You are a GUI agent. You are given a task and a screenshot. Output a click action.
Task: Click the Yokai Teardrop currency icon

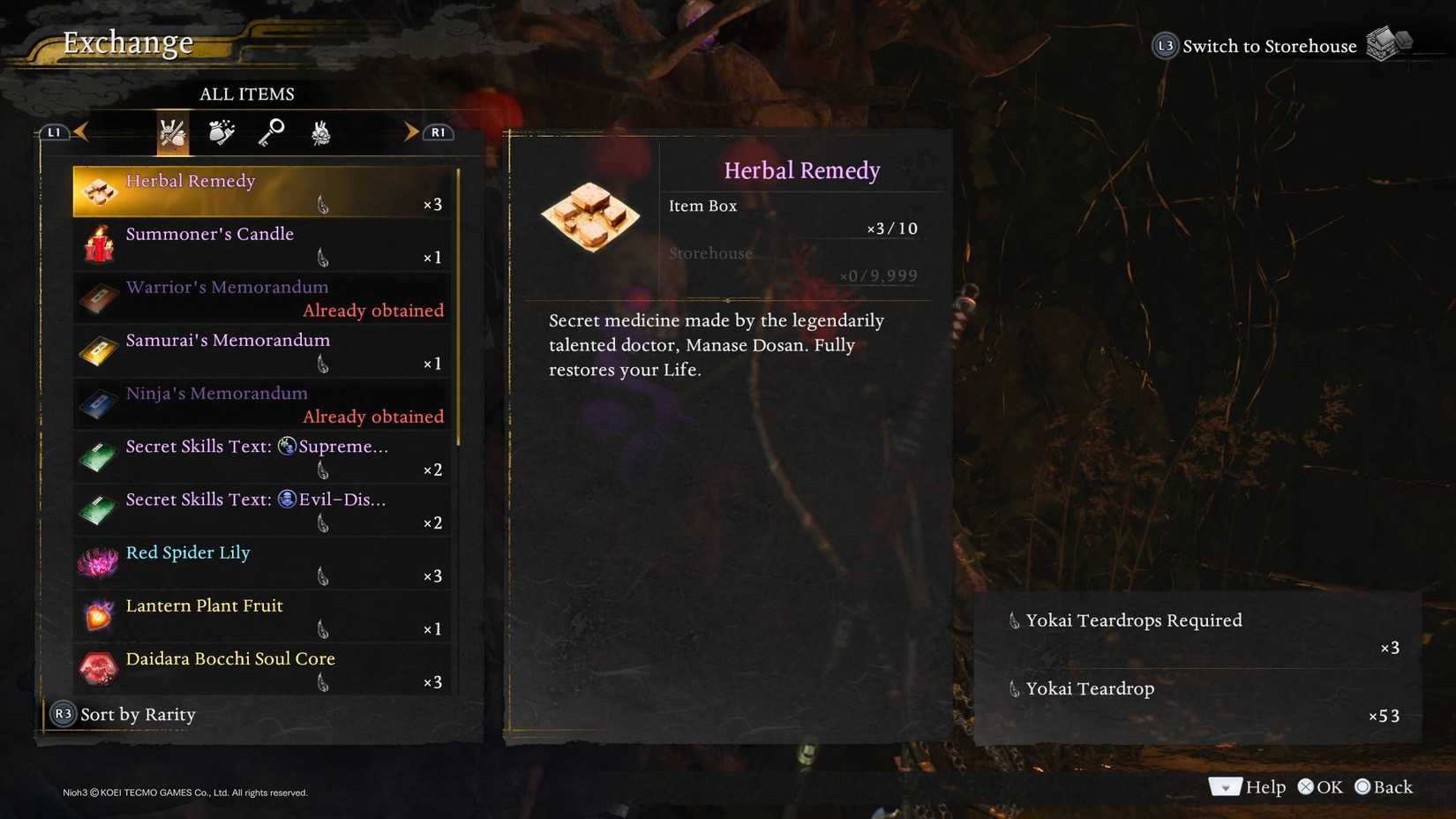[1013, 688]
